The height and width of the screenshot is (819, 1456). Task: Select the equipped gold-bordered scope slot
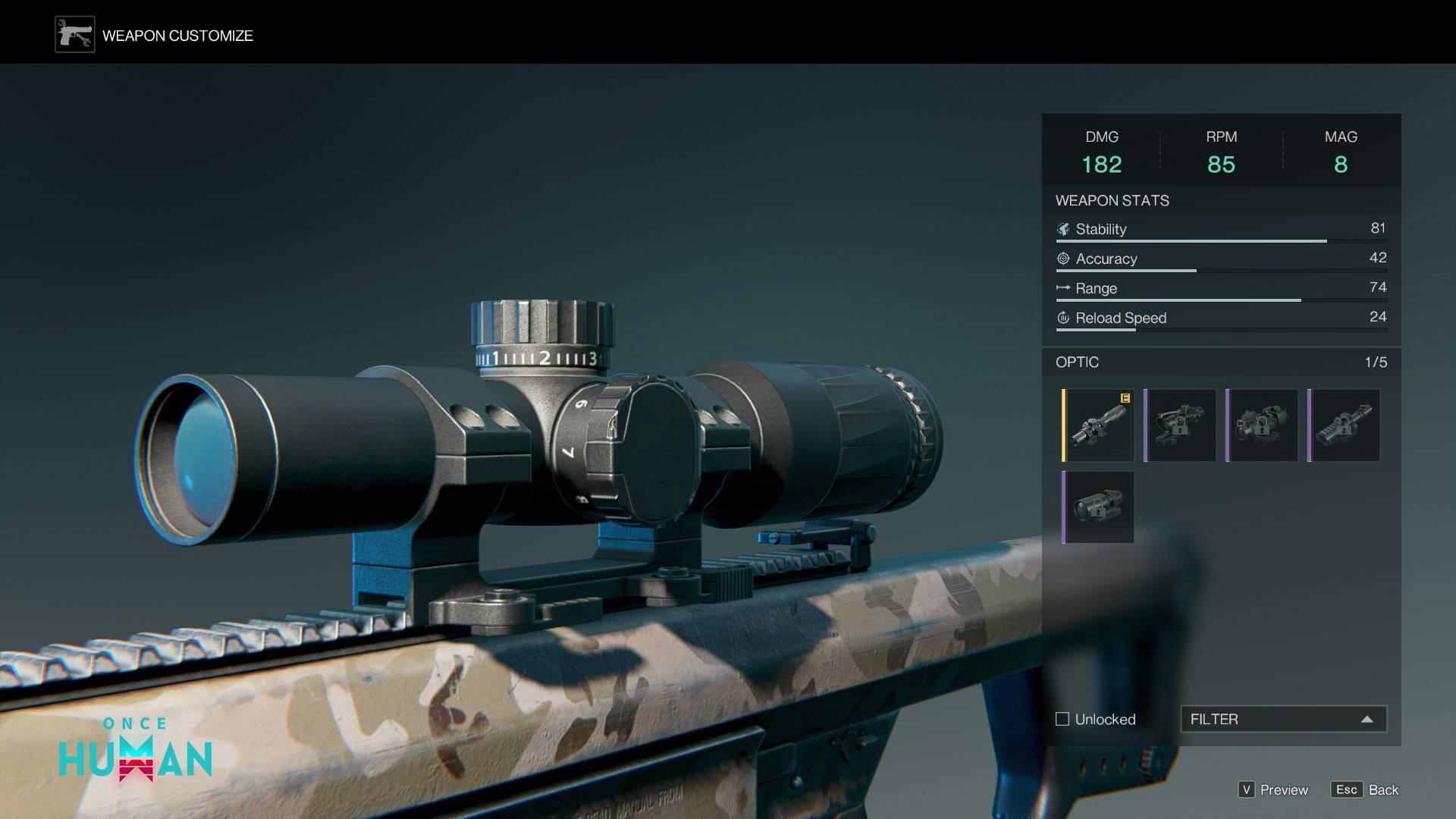pos(1098,425)
